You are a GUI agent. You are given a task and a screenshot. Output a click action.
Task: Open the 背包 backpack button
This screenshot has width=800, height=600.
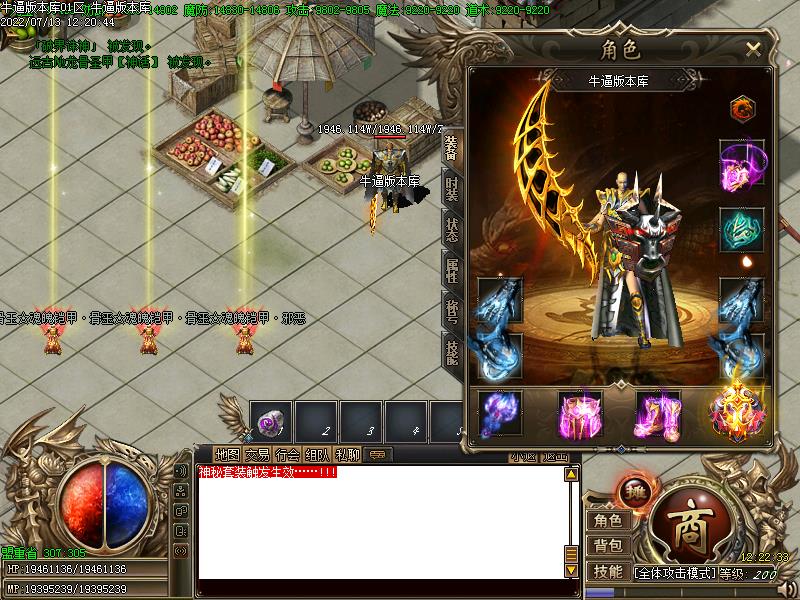point(607,545)
